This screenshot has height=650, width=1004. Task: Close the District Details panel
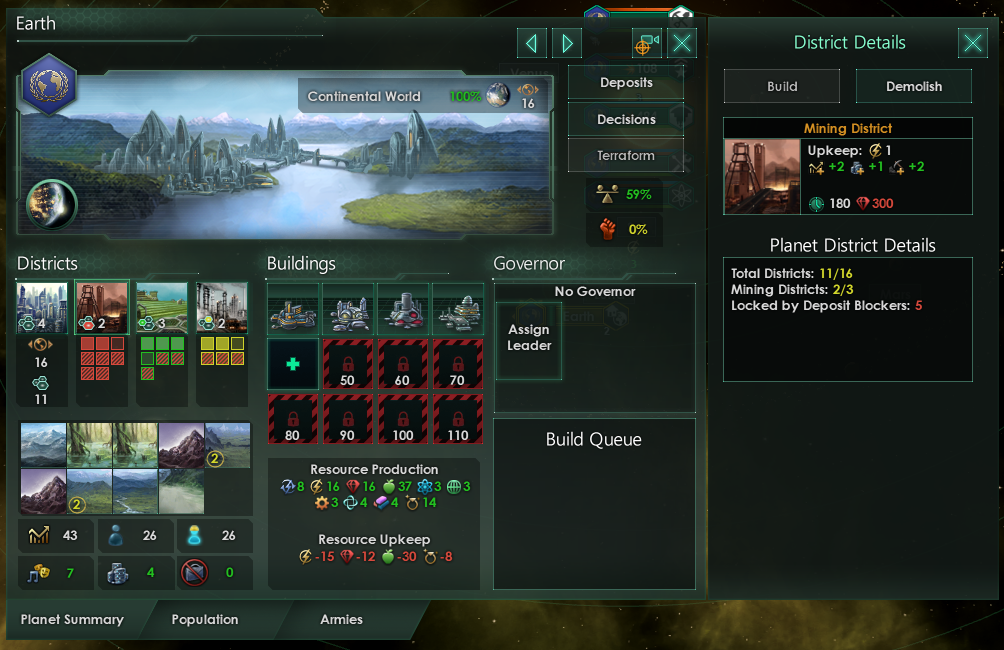pos(972,43)
